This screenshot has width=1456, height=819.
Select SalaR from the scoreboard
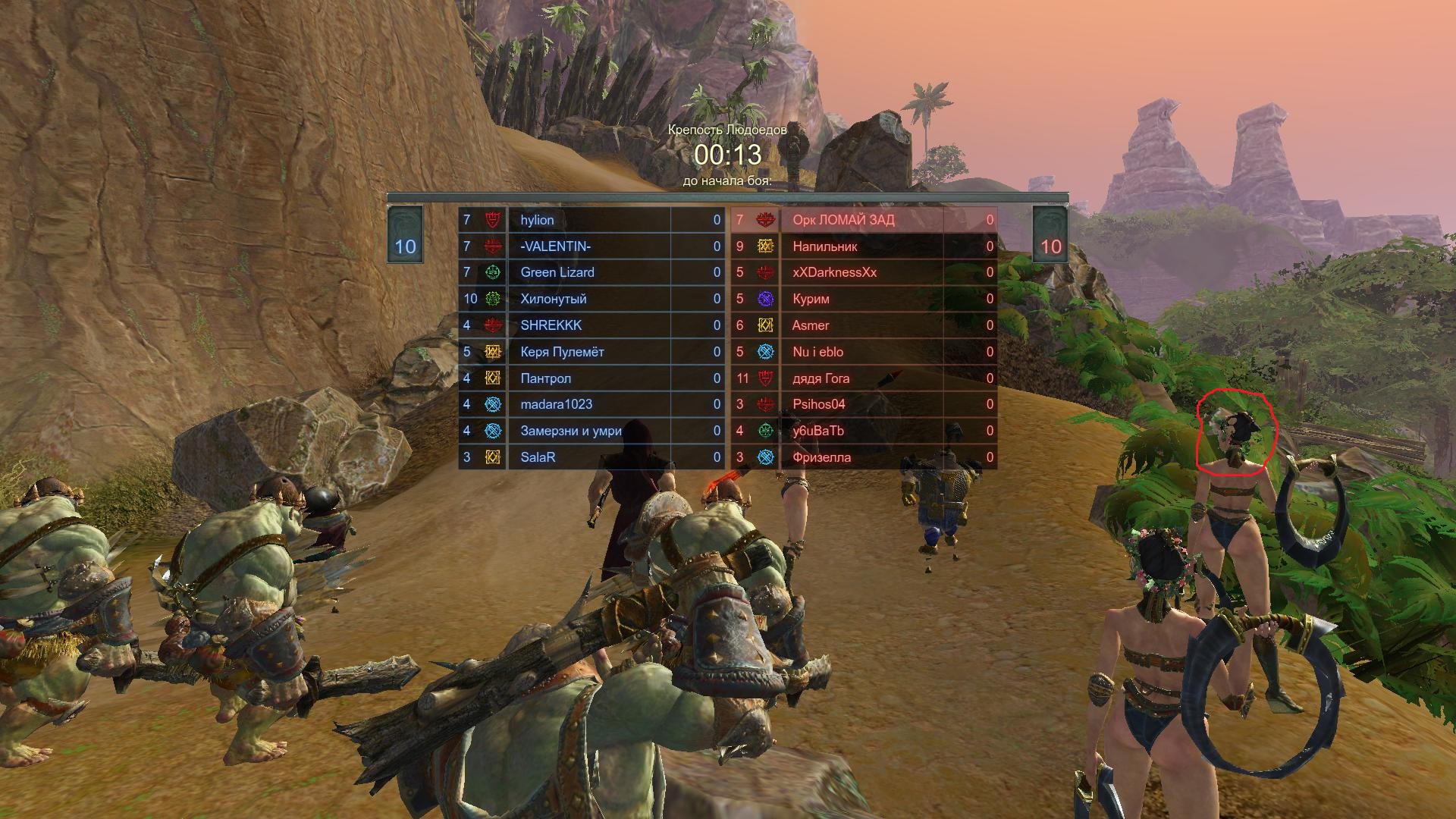click(x=538, y=457)
